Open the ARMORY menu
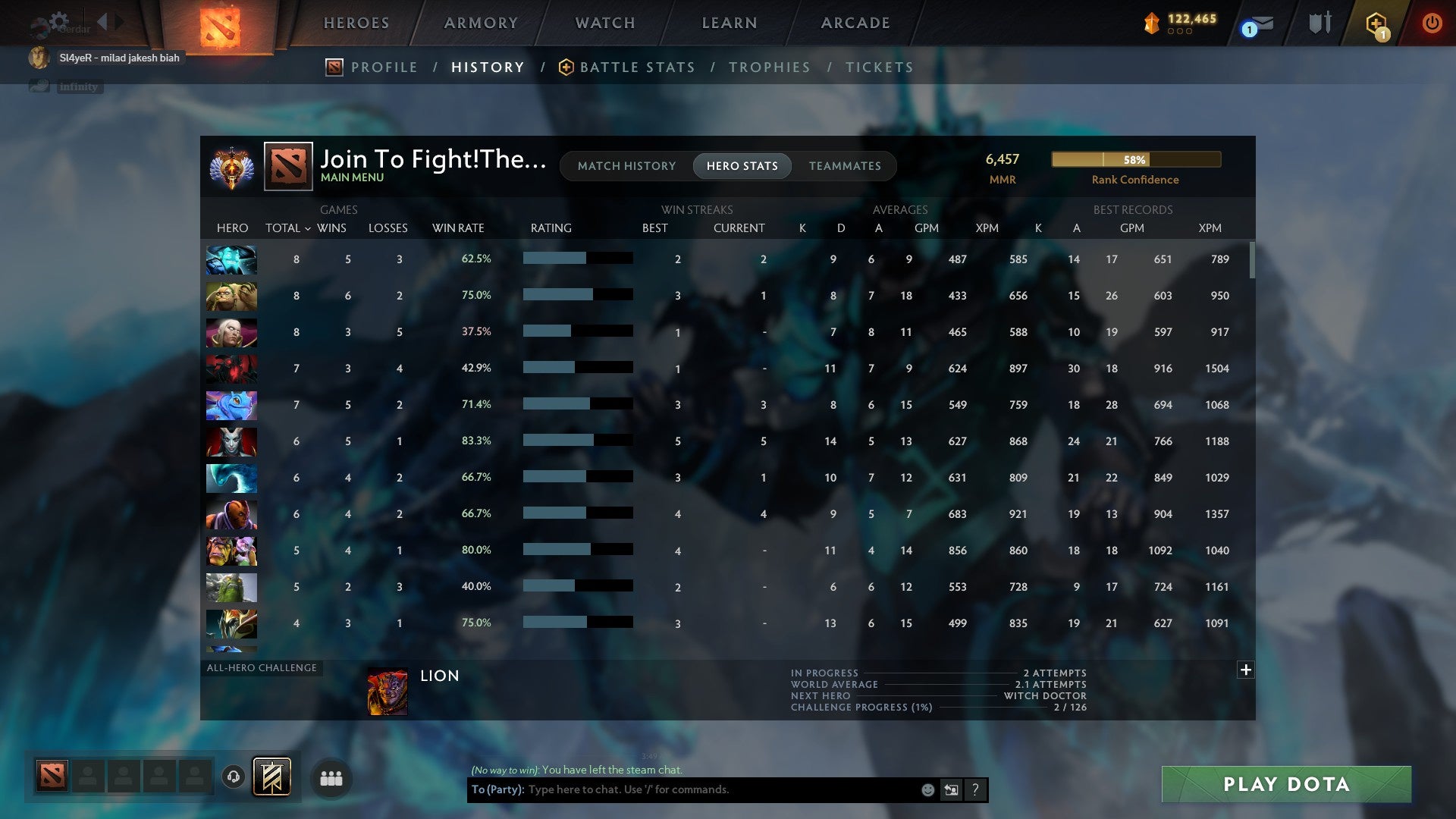 click(481, 23)
